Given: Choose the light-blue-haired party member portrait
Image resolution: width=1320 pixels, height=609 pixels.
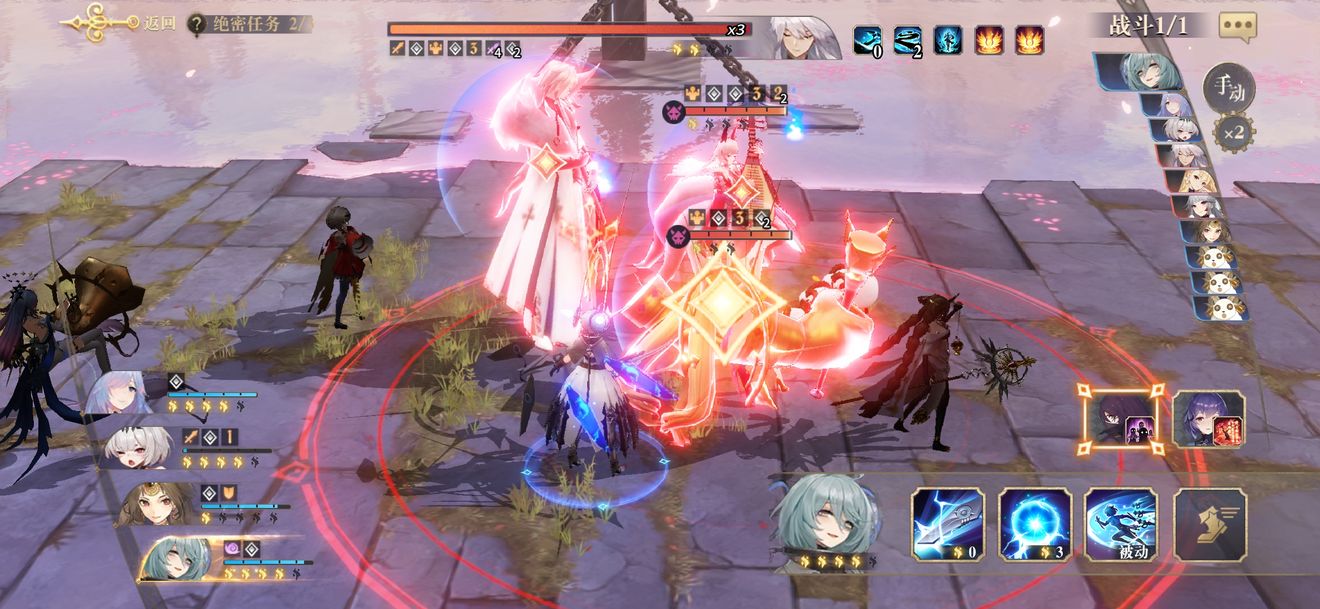Looking at the screenshot, I should pos(122,394).
